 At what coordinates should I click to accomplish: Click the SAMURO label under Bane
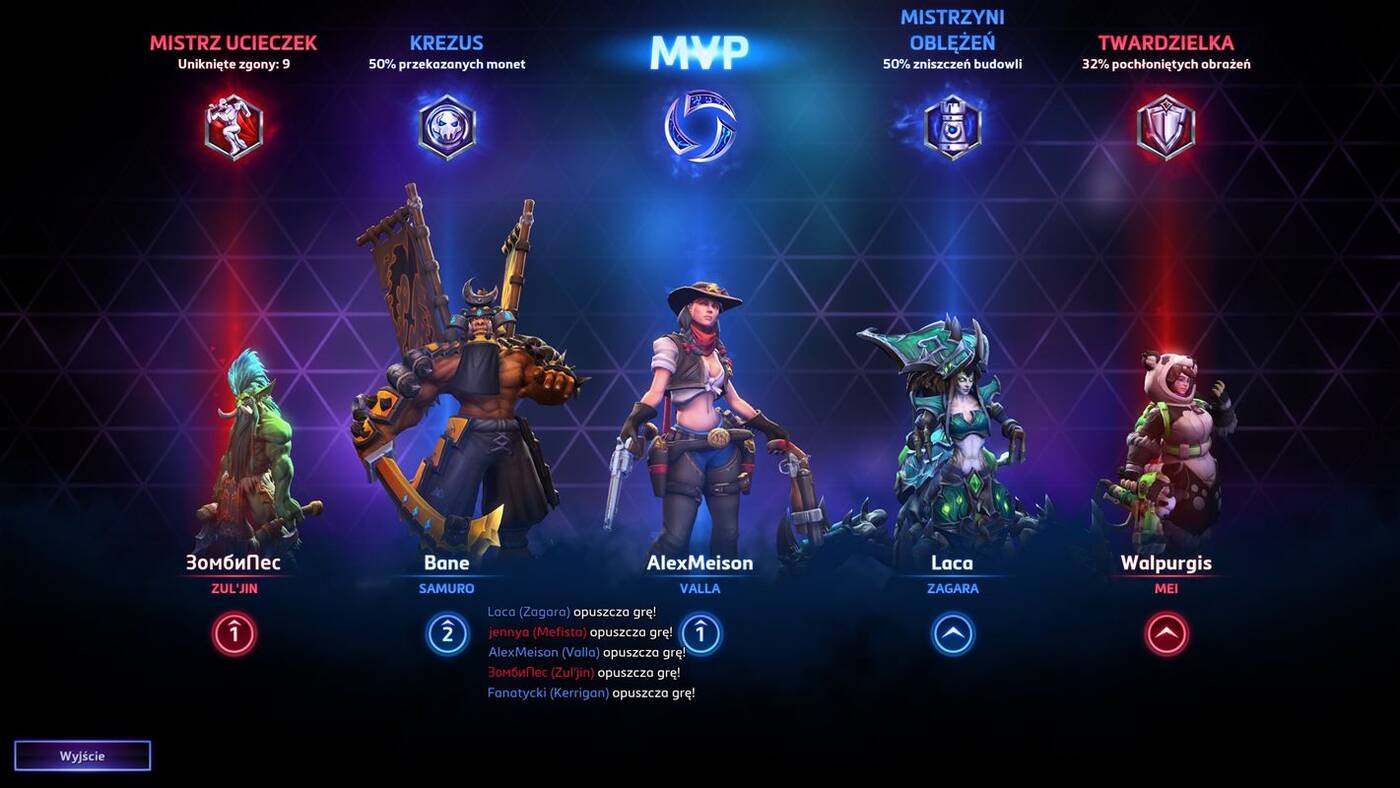[447, 588]
